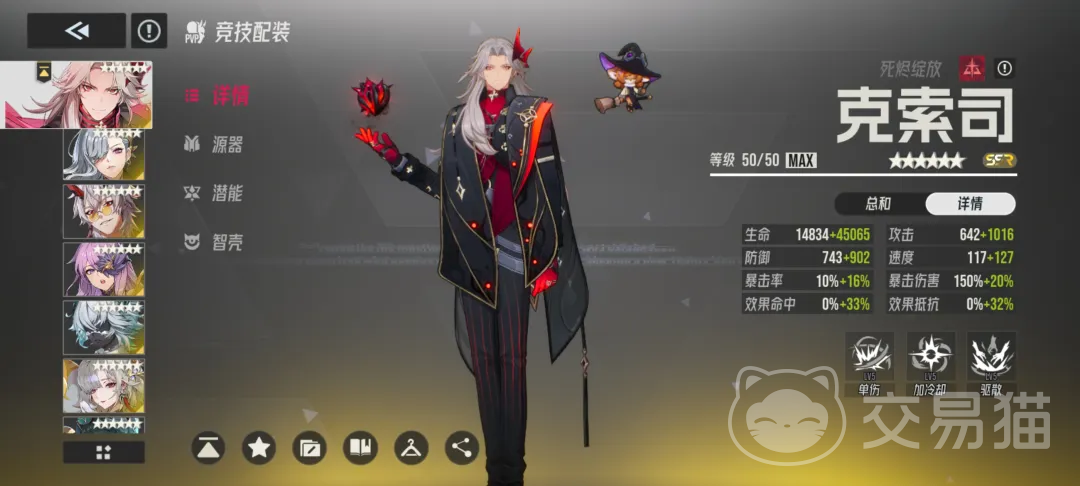The width and height of the screenshot is (1080, 486).
Task: Open the folder edit button
Action: pos(310,448)
